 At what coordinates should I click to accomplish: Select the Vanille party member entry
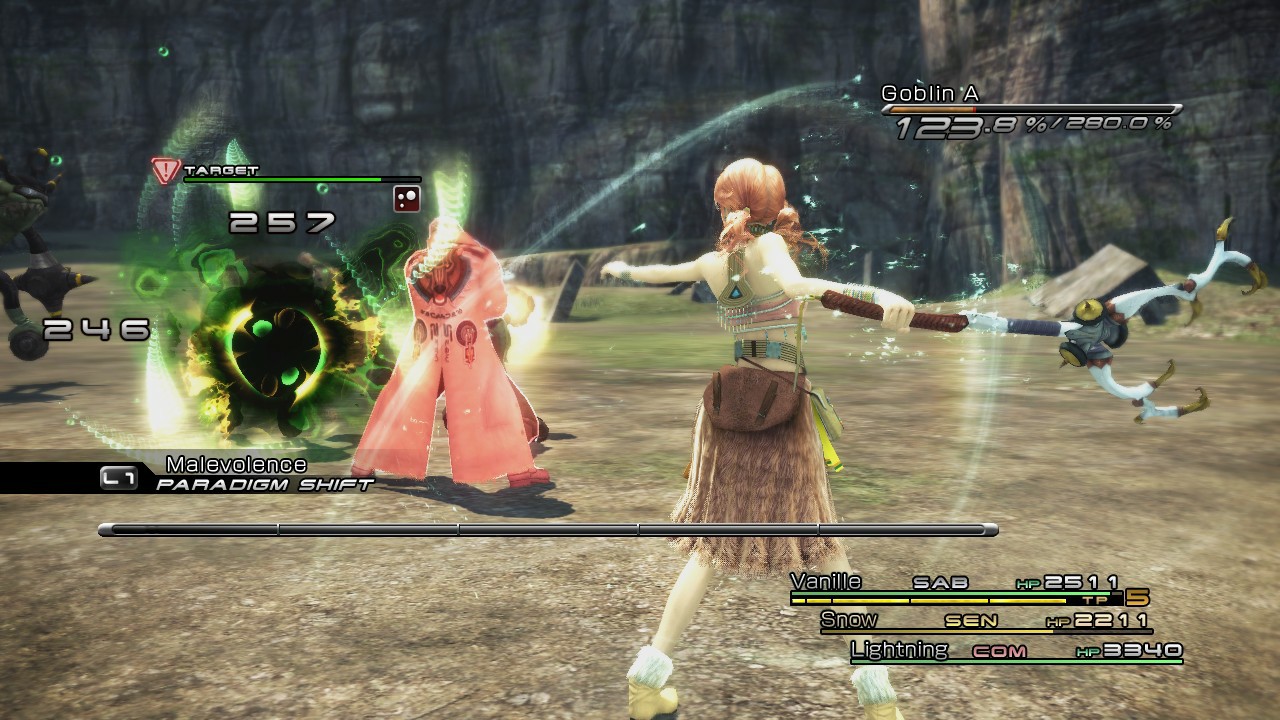(x=826, y=580)
